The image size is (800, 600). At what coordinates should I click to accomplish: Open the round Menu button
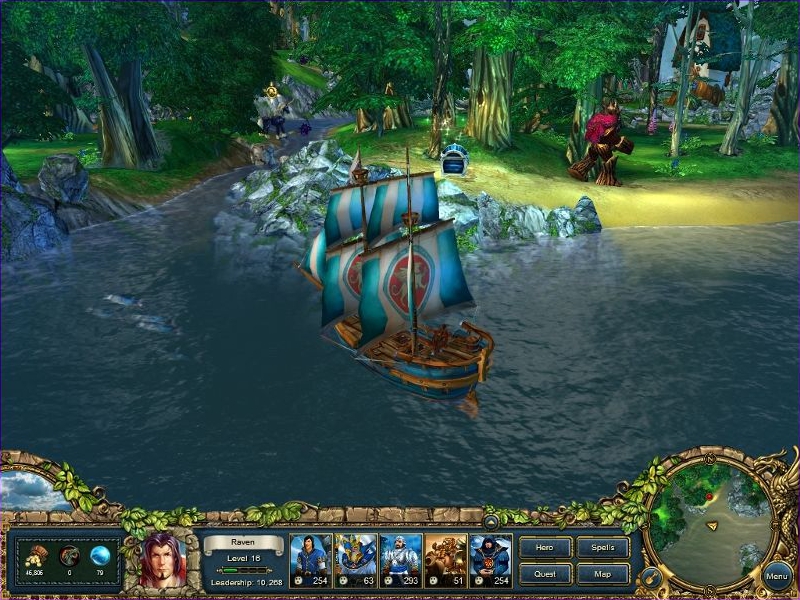coord(776,576)
